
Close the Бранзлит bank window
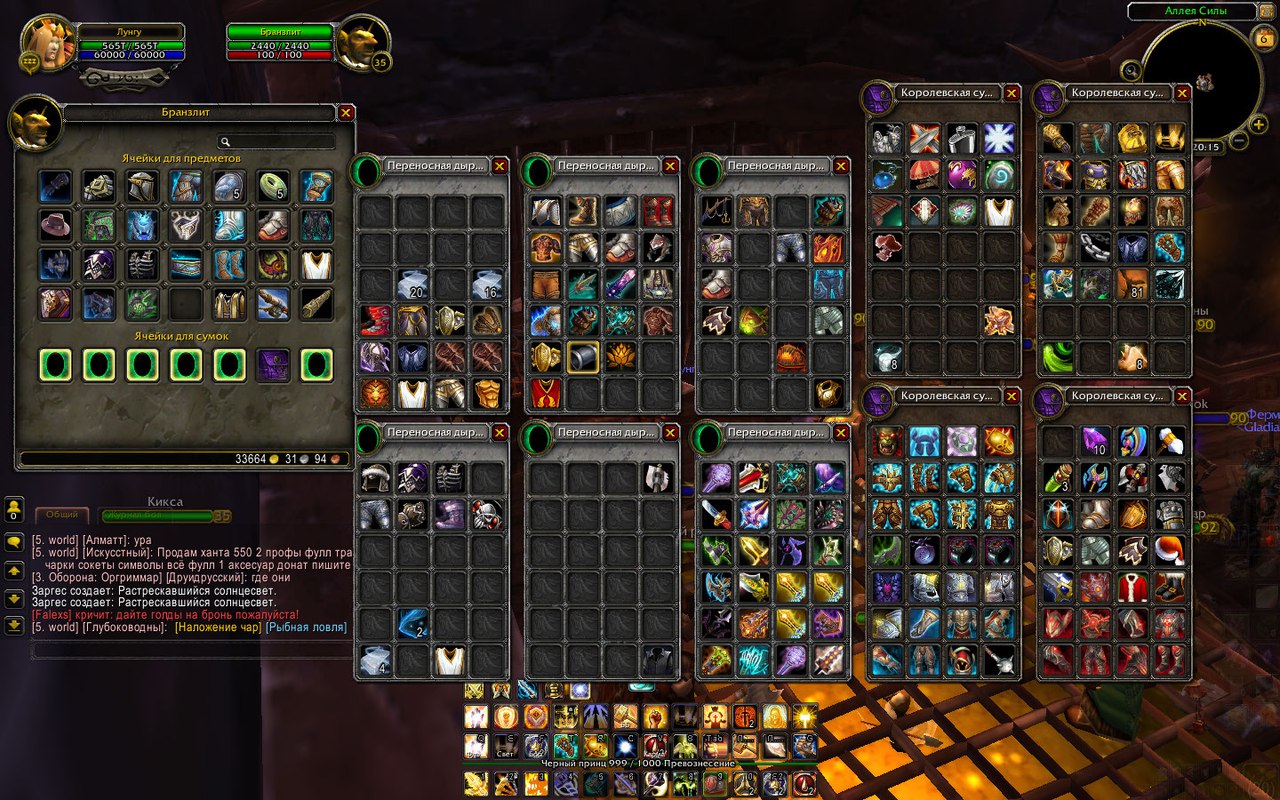346,113
